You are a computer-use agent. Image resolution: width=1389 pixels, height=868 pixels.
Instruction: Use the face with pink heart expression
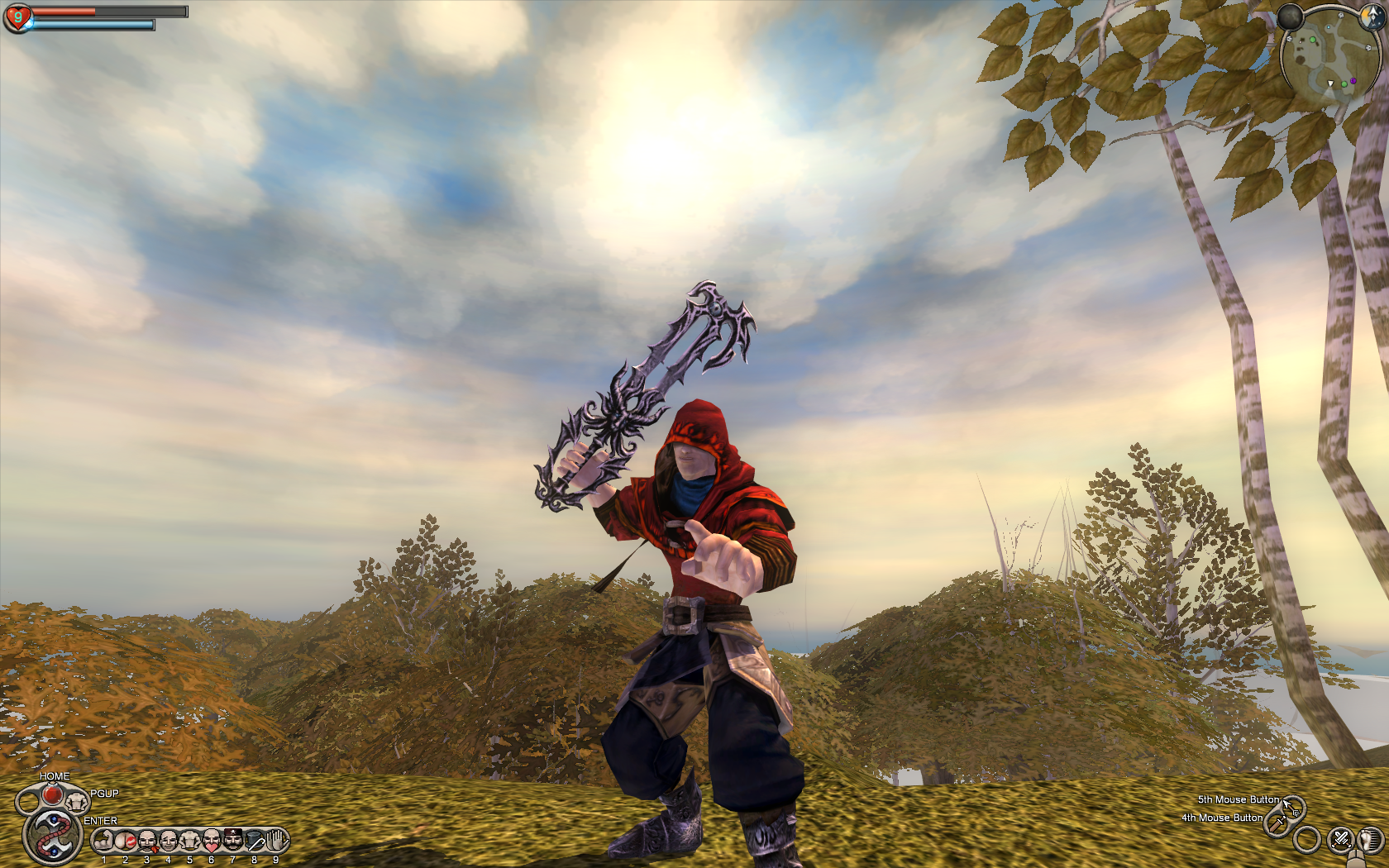pyautogui.click(x=212, y=842)
